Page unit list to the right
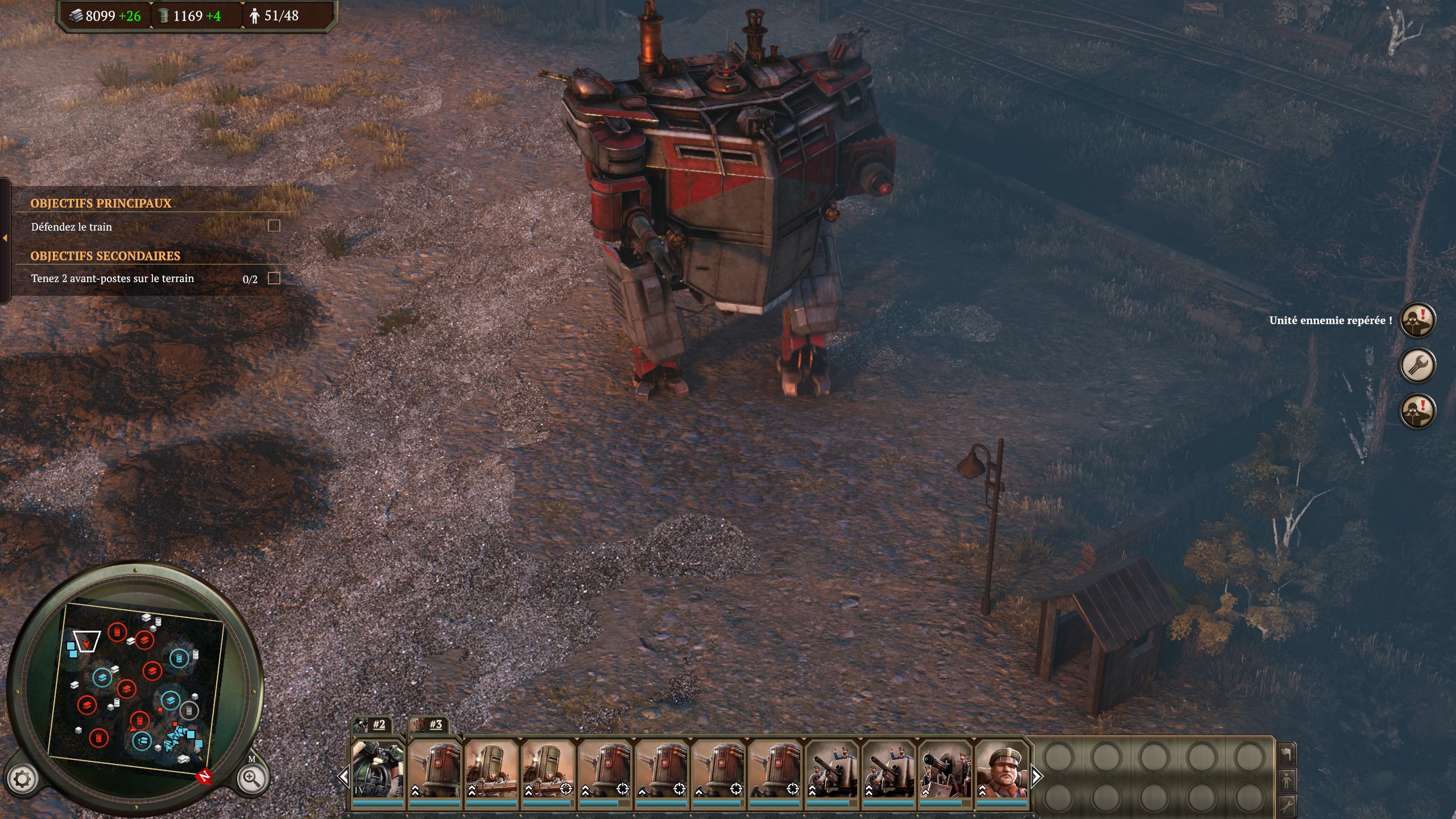 [1036, 776]
